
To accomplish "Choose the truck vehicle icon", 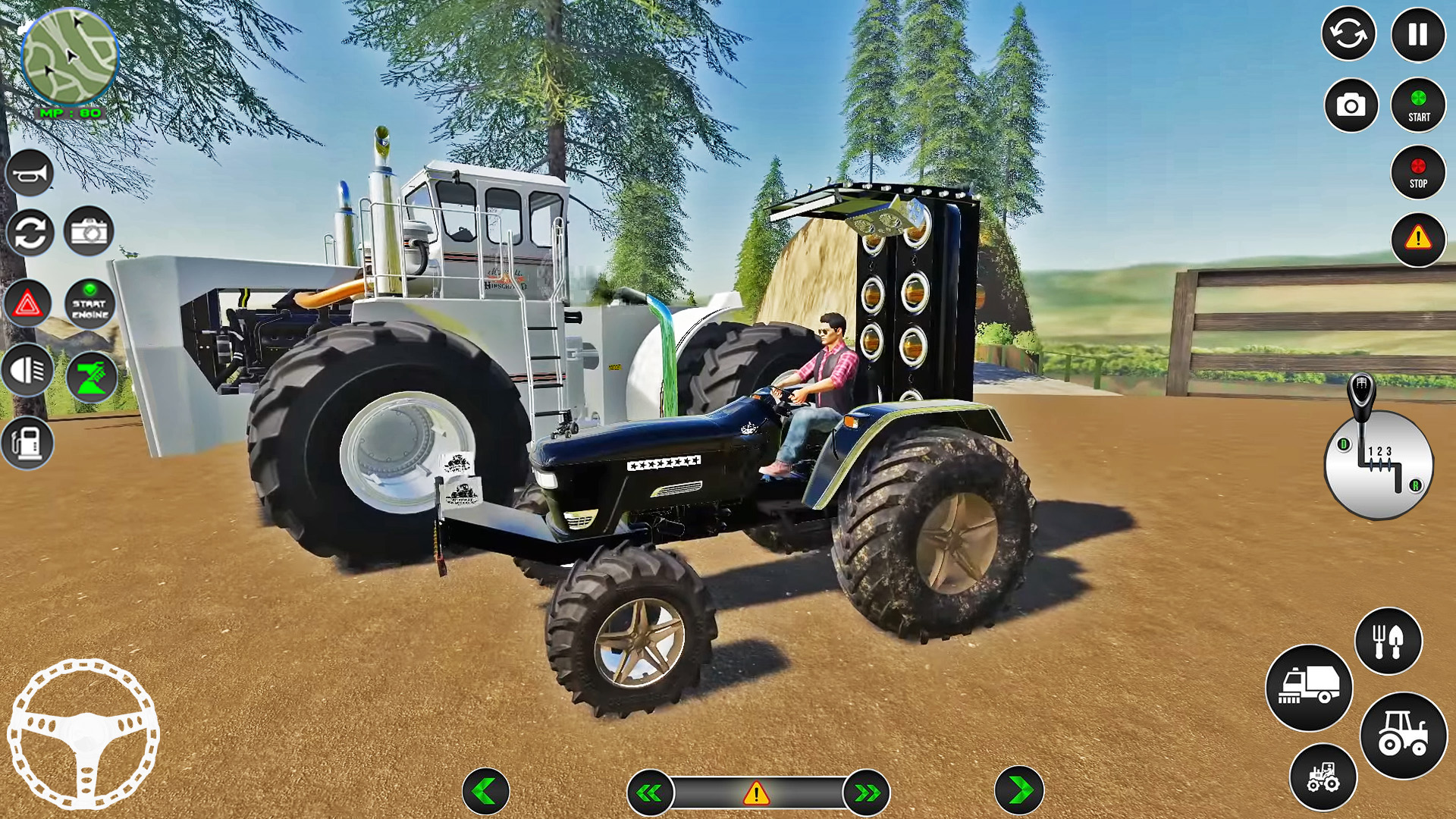I will pyautogui.click(x=1309, y=688).
